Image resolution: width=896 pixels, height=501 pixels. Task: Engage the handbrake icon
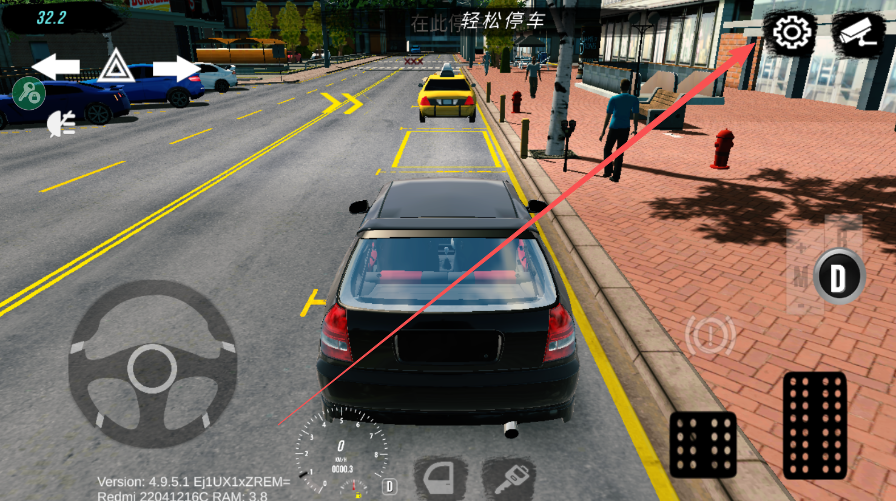709,337
